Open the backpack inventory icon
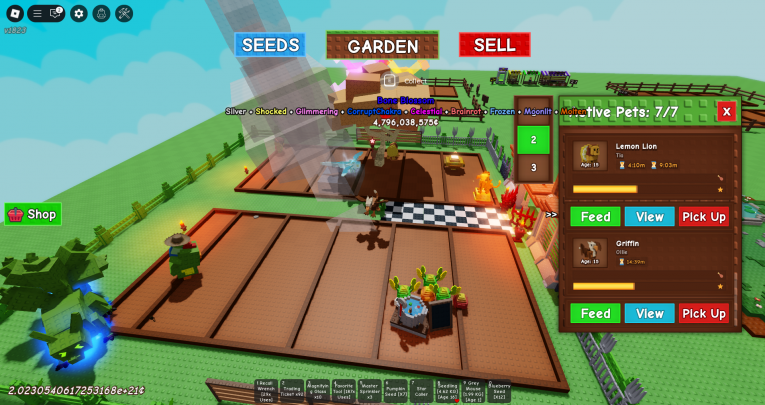The width and height of the screenshot is (765, 405). tap(101, 13)
